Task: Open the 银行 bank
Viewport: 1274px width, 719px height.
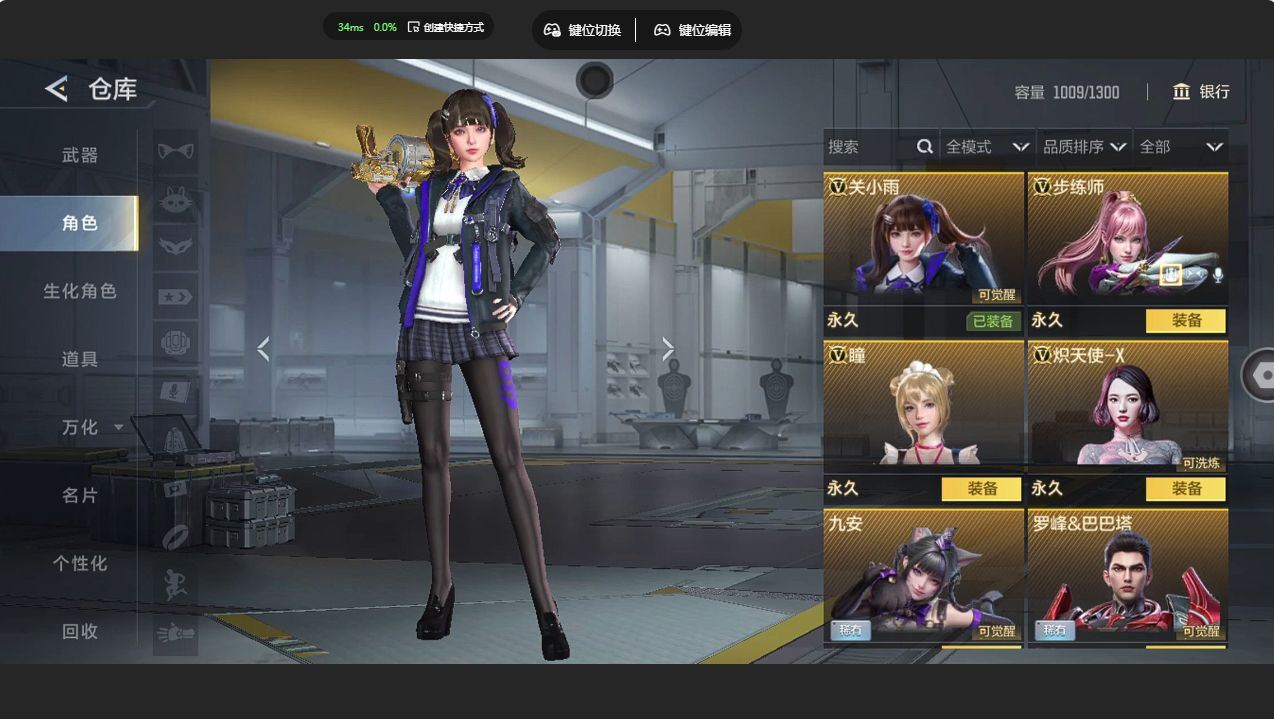Action: [1201, 92]
